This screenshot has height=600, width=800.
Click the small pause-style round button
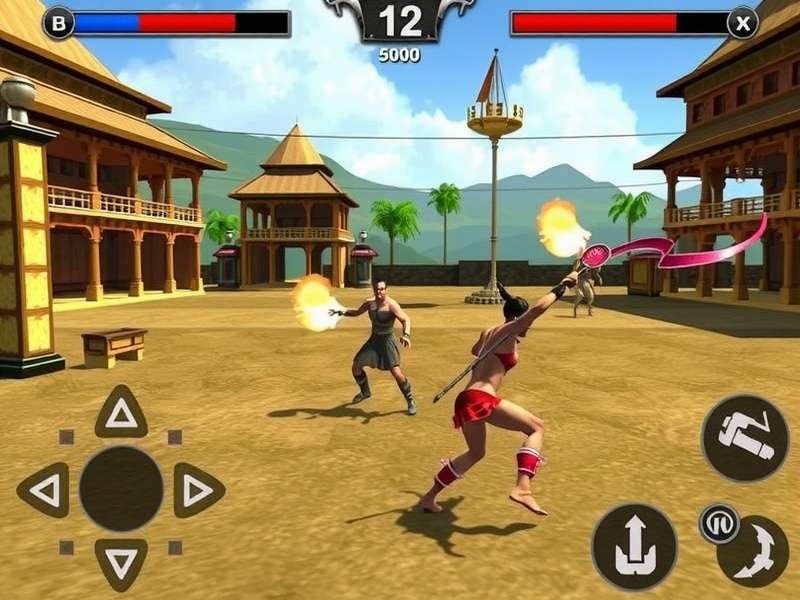click(x=718, y=523)
